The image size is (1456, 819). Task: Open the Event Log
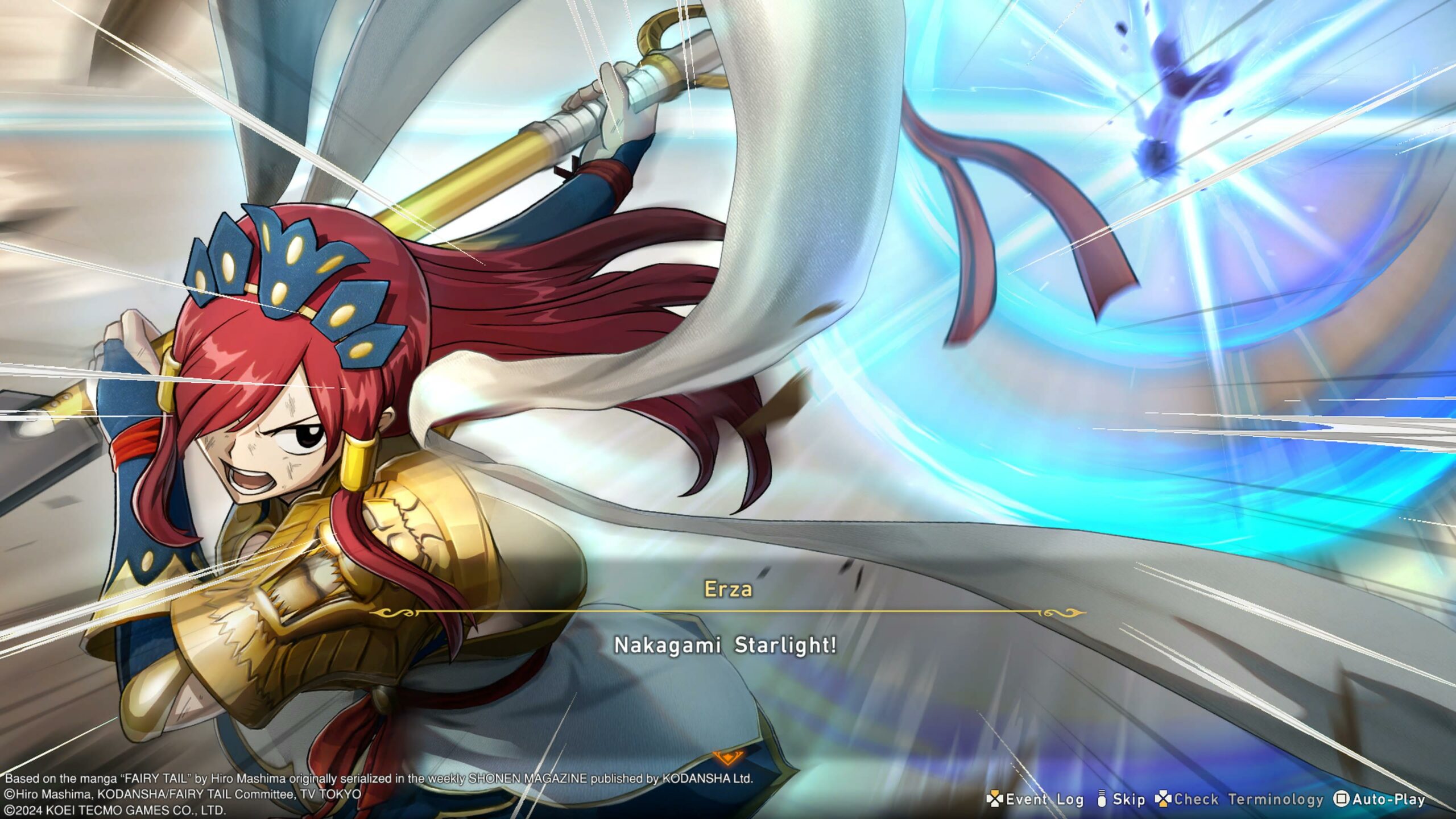[1036, 799]
